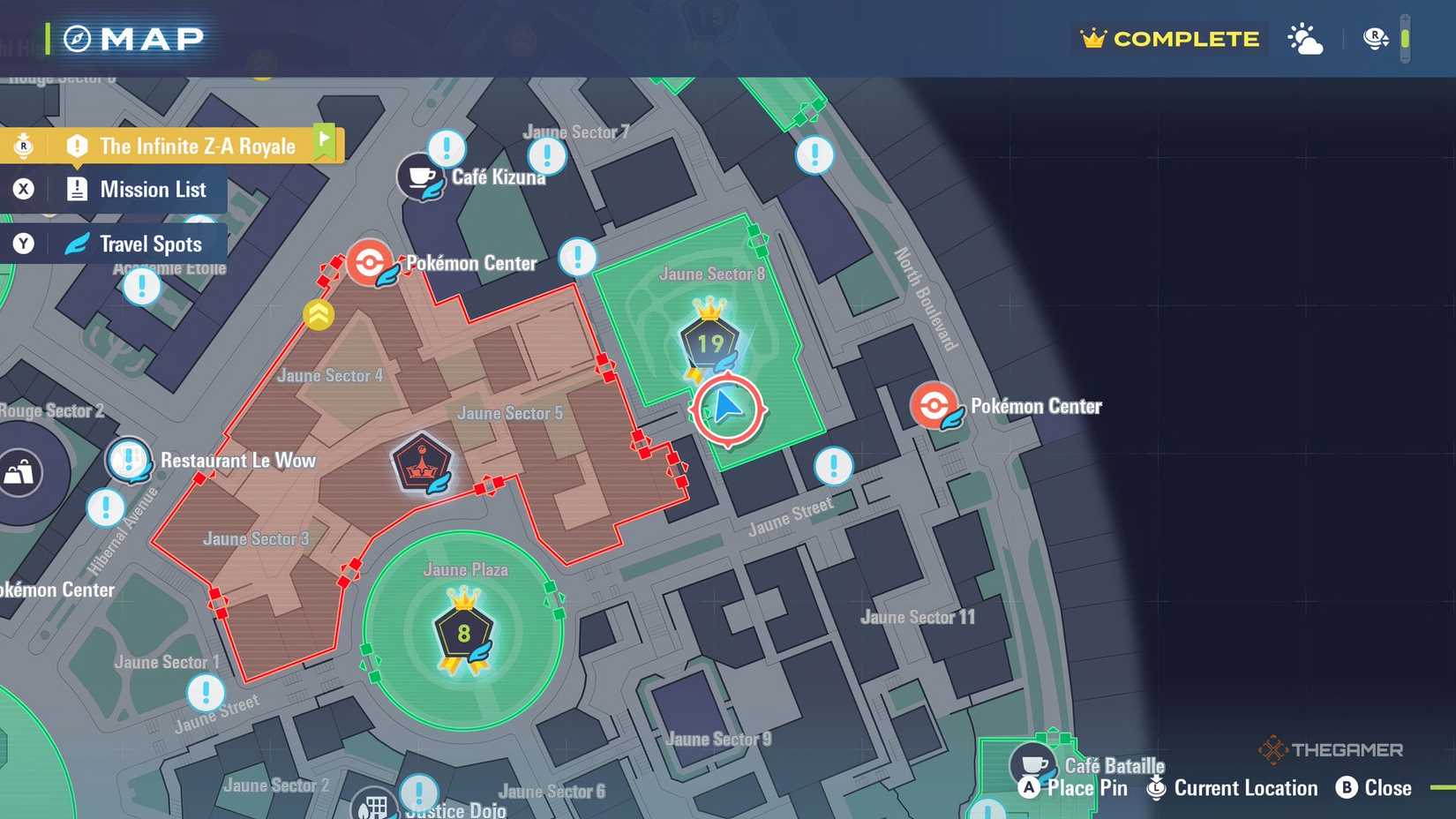Click the battery indicator next to Rotom icon

[x=1405, y=39]
